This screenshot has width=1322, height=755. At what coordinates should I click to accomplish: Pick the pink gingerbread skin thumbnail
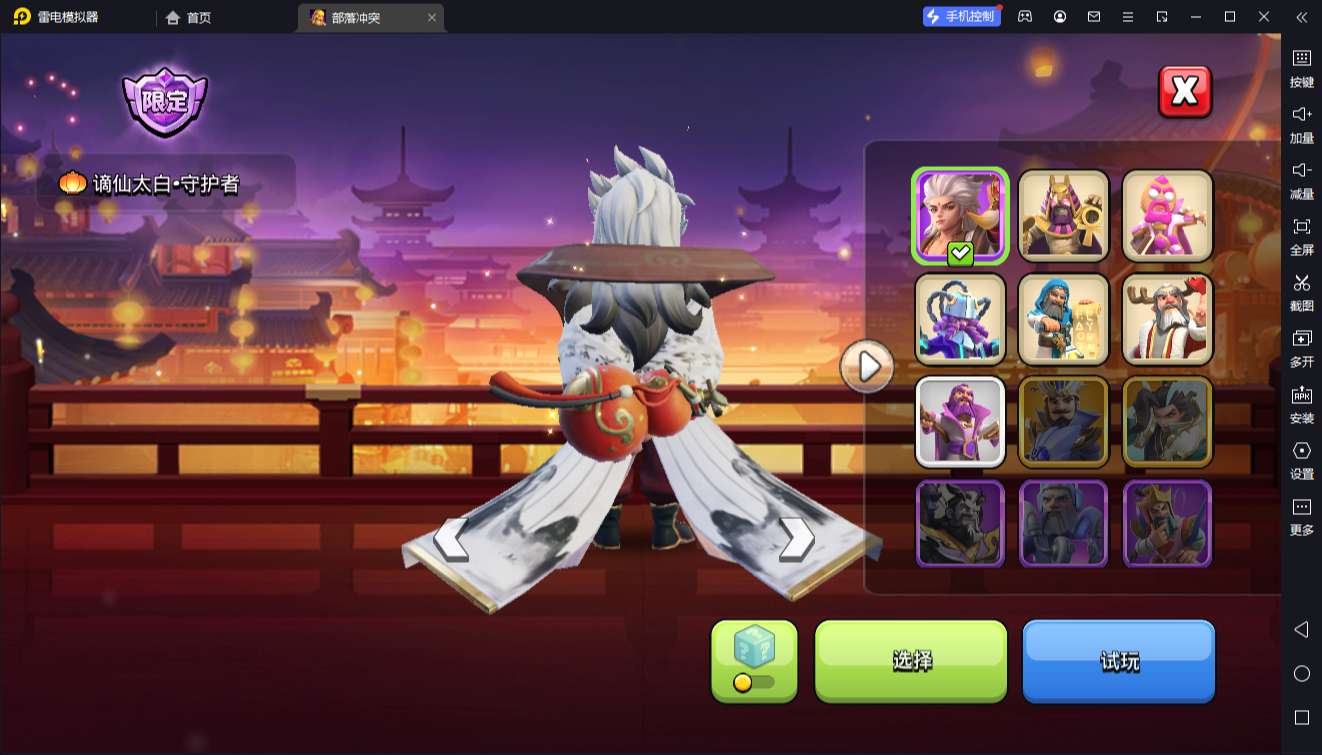[x=1167, y=216]
